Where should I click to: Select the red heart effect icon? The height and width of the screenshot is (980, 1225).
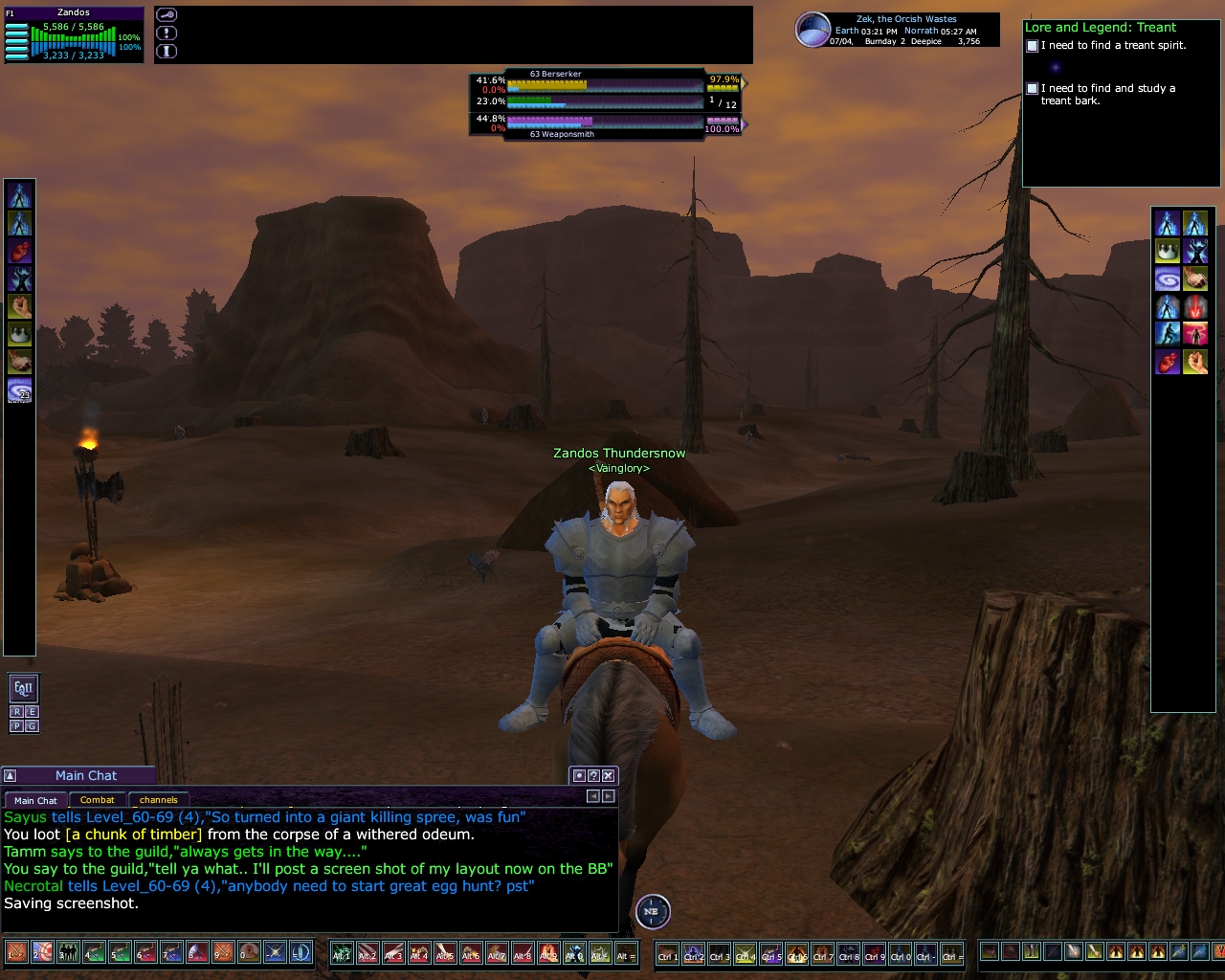[x=19, y=252]
